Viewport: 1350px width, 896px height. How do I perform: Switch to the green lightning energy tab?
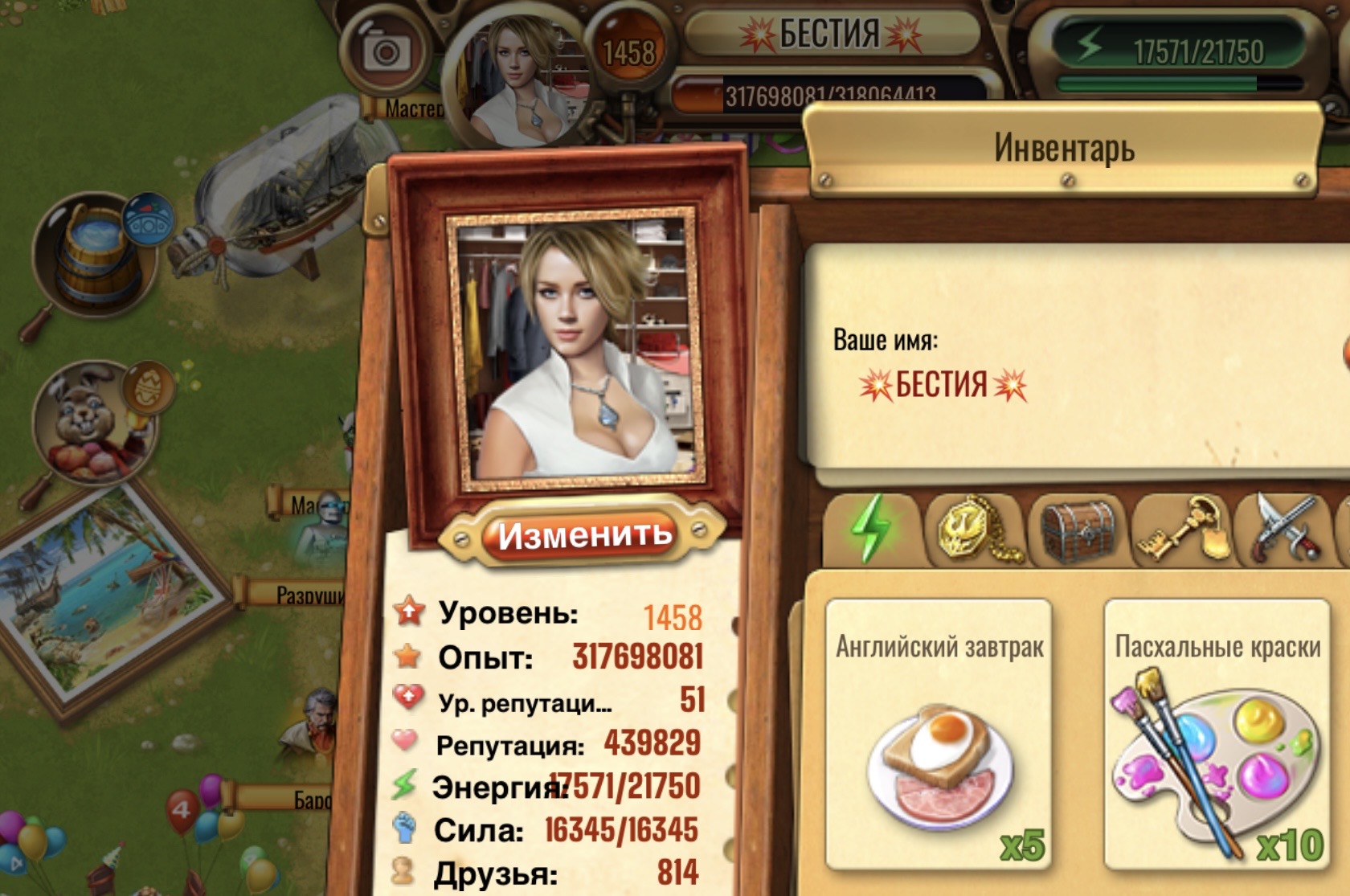[872, 528]
